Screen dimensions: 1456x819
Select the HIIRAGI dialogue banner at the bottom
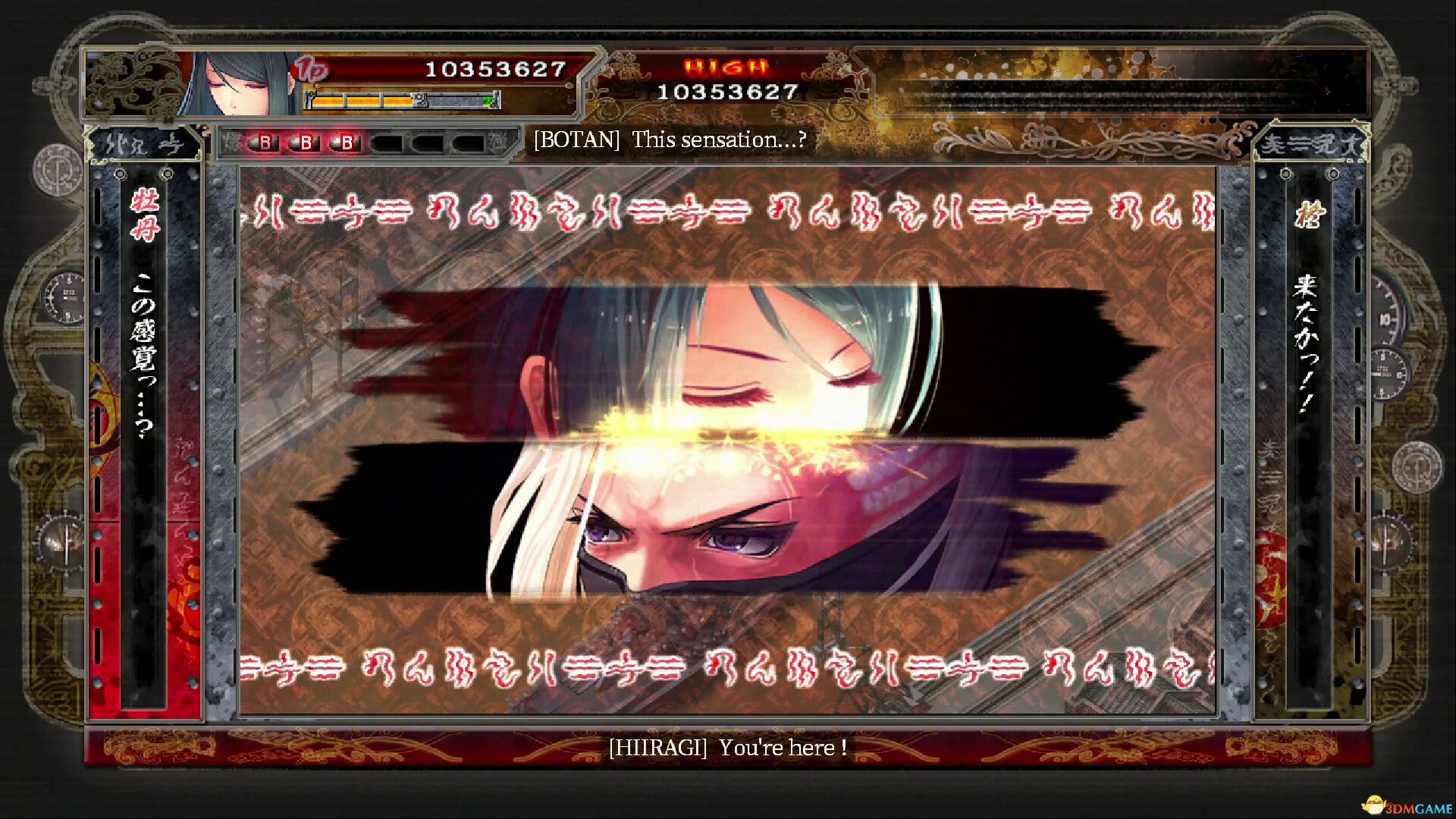727,747
